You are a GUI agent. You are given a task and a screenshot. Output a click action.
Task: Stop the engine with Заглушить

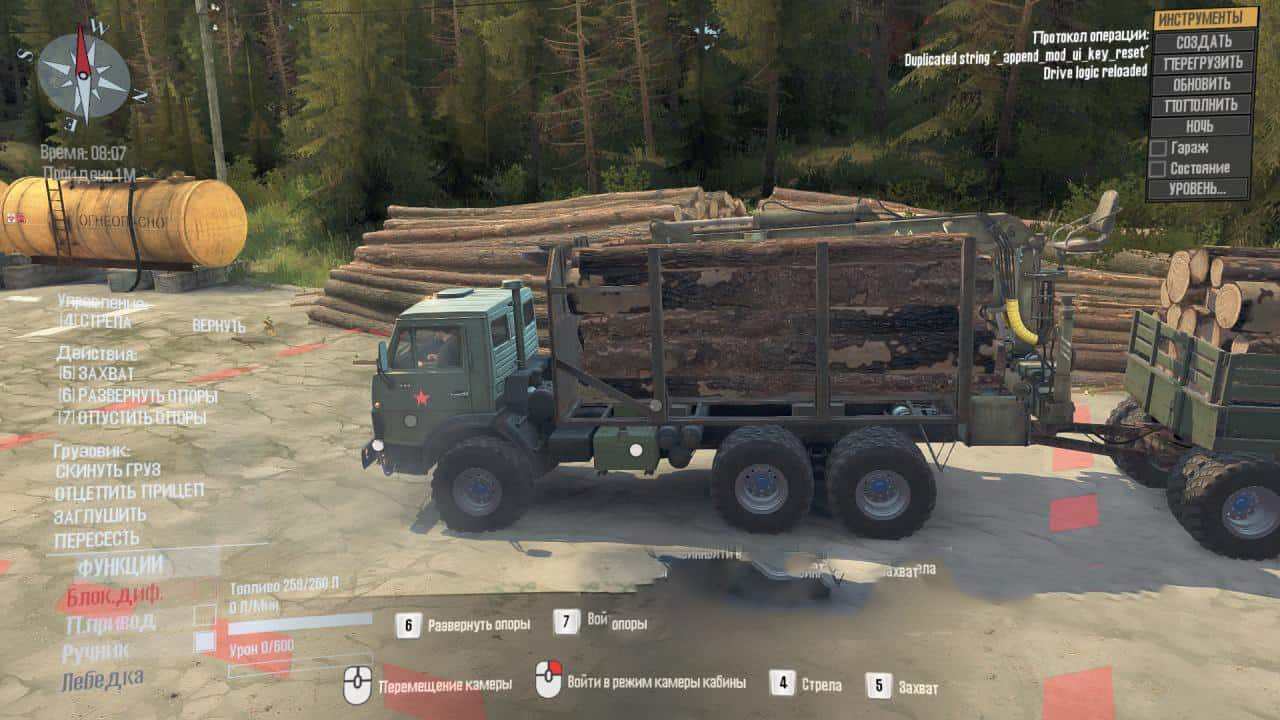coord(100,515)
